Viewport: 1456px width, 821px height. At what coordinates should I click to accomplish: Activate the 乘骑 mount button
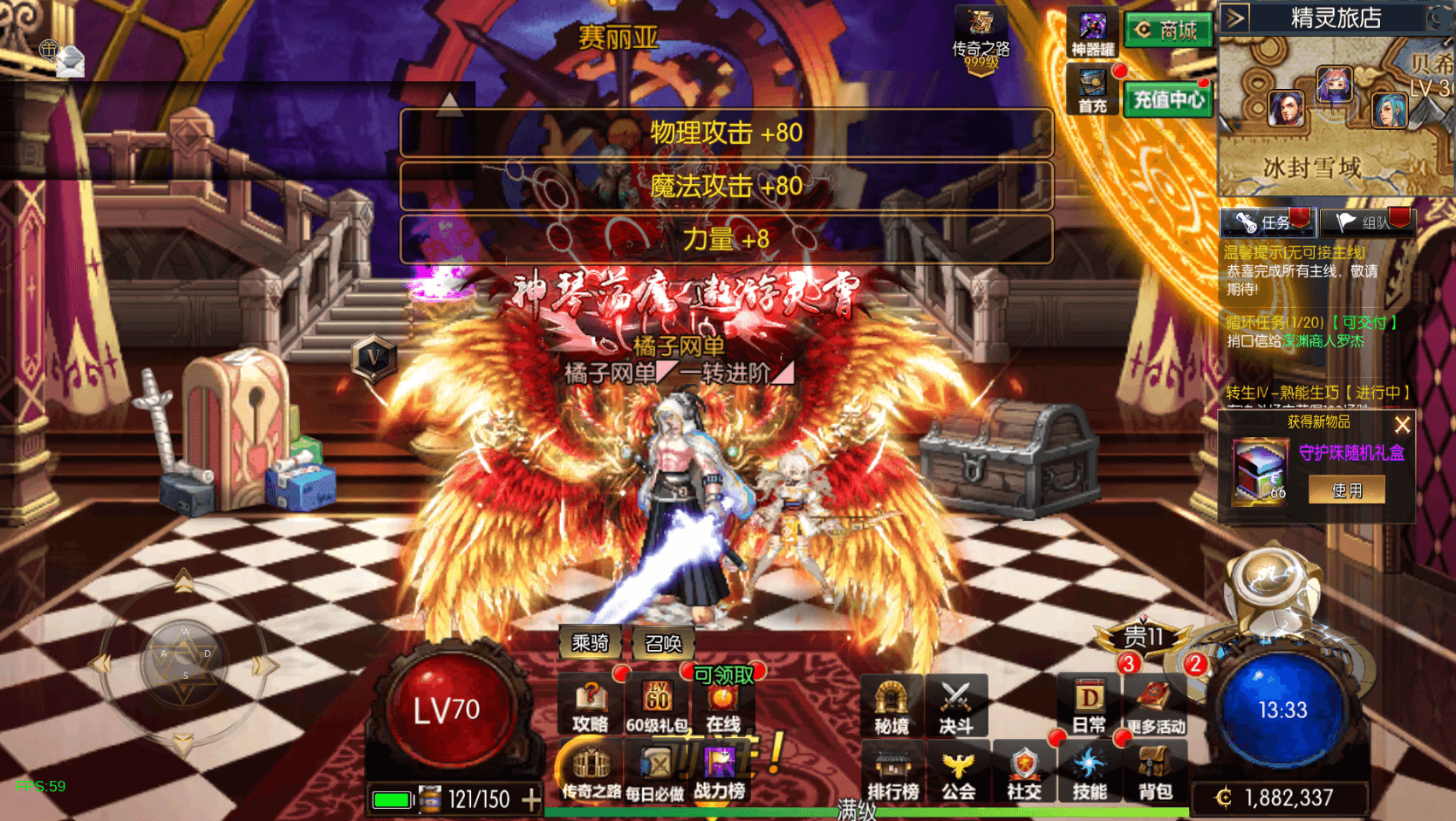[590, 643]
